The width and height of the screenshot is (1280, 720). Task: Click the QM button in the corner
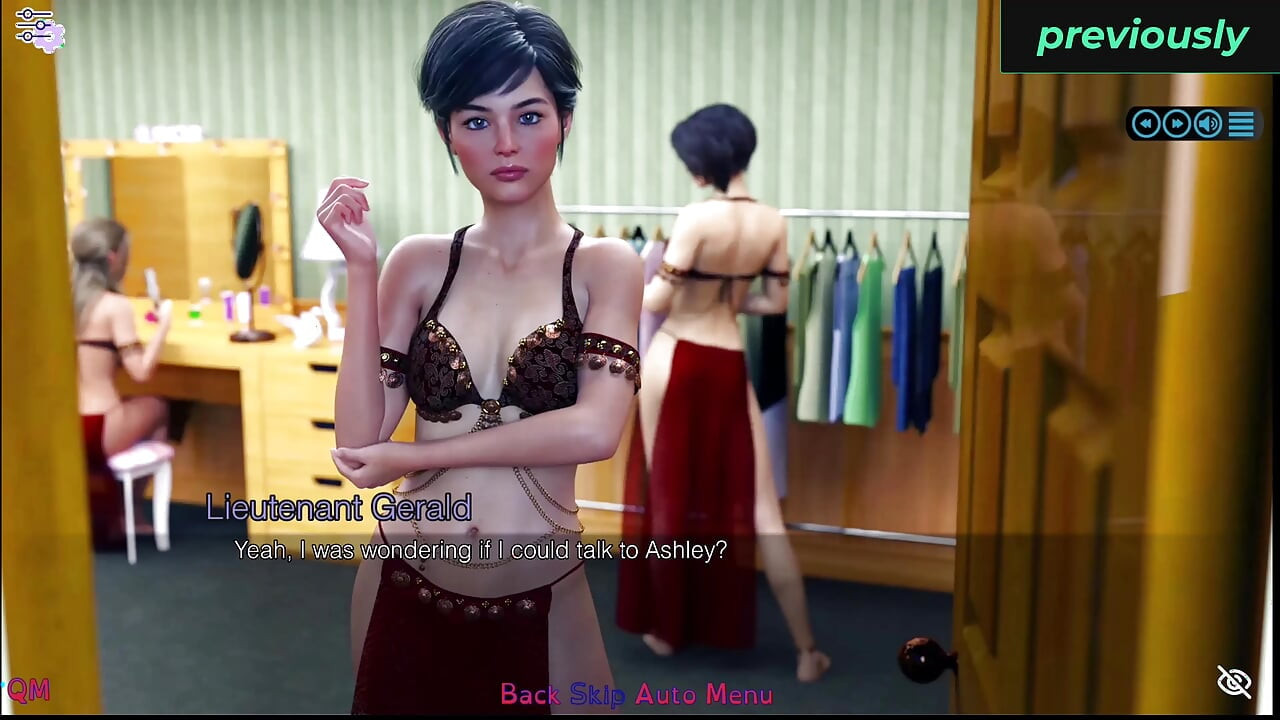(x=28, y=689)
